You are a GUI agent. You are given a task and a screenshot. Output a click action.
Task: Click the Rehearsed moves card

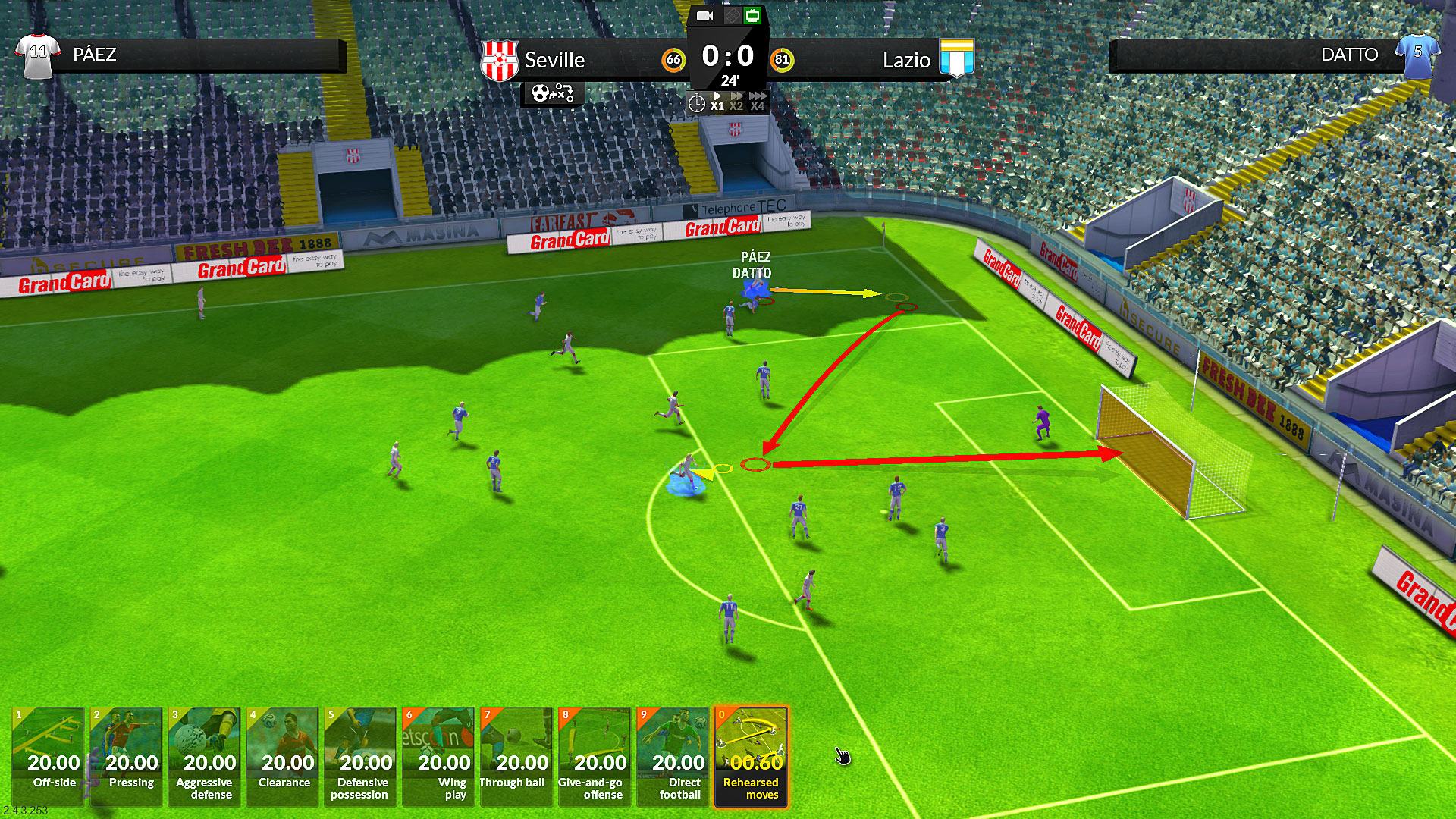pyautogui.click(x=752, y=756)
